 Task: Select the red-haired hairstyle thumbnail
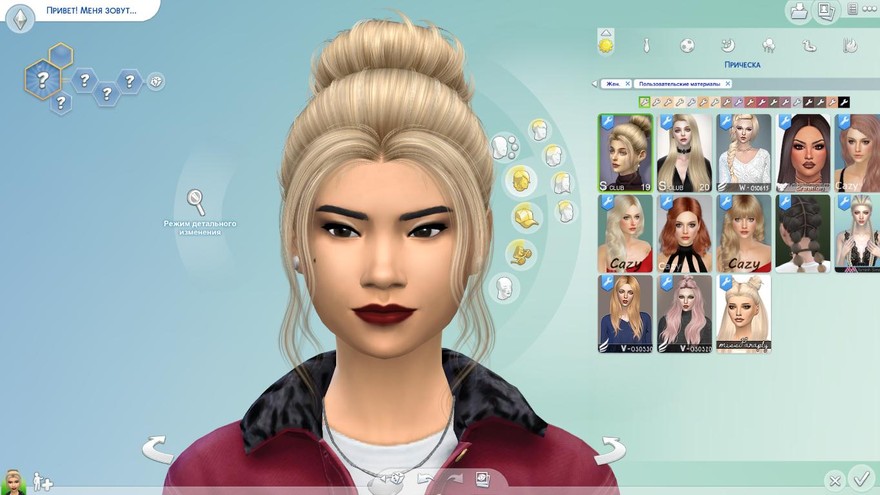685,233
